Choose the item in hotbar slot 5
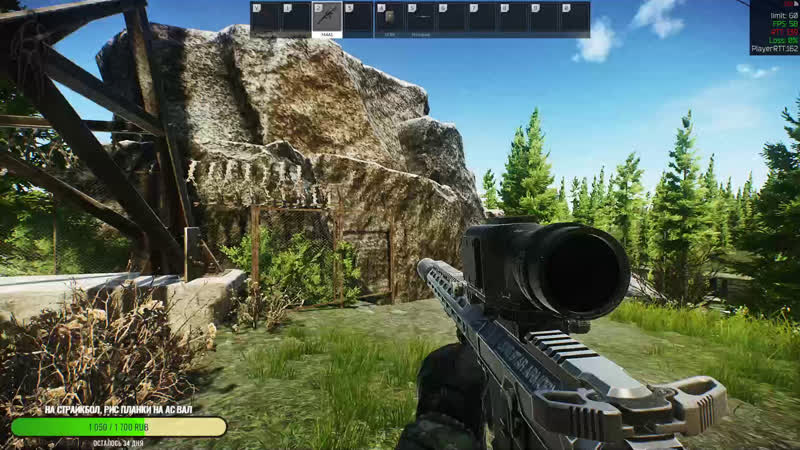The image size is (800, 450). 420,19
